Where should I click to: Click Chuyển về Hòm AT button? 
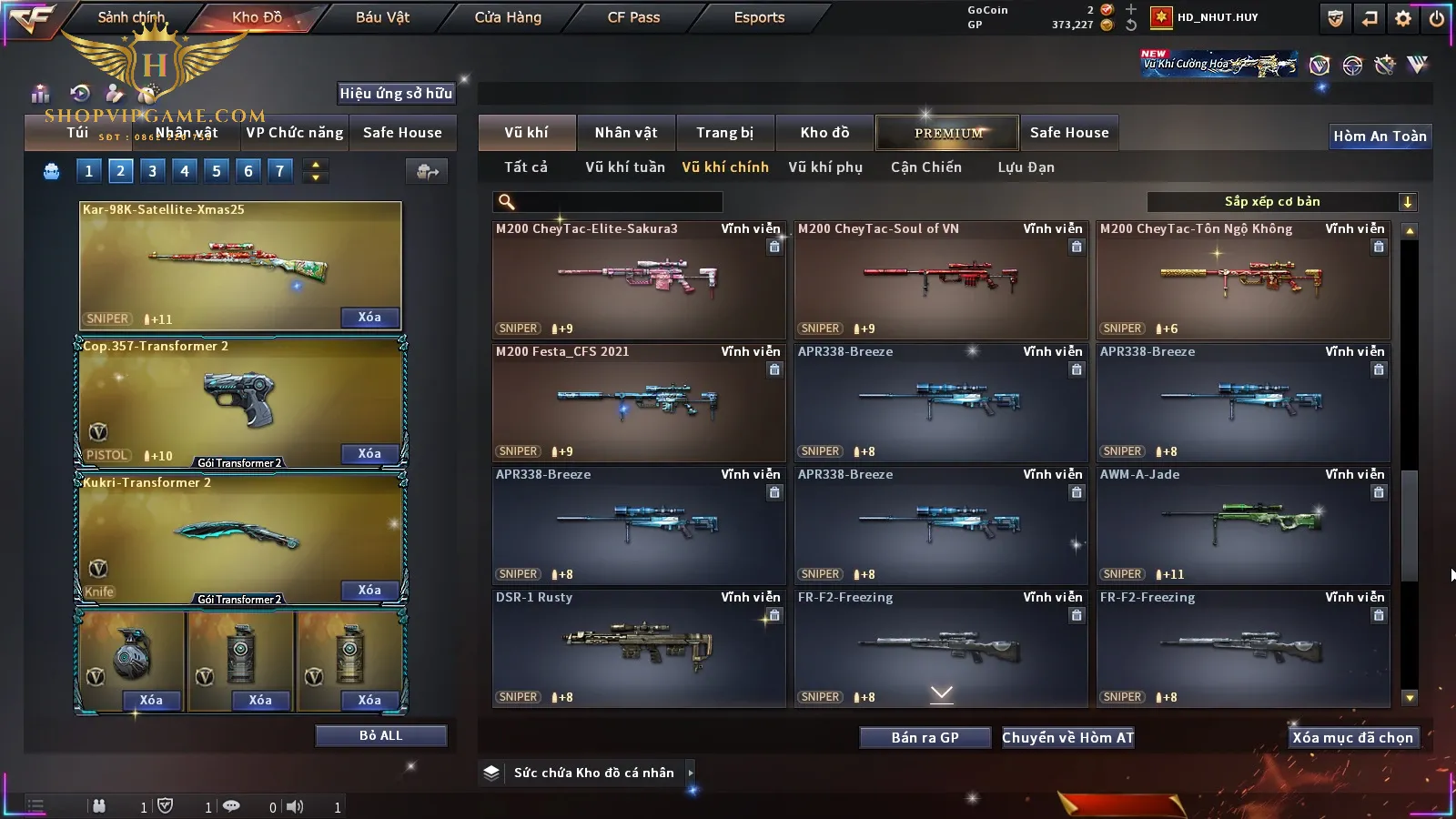tap(1067, 738)
